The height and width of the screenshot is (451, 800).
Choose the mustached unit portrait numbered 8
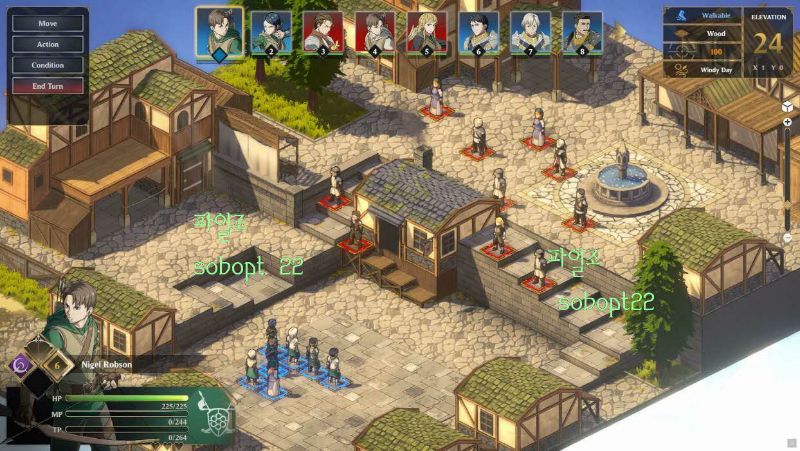tap(582, 32)
